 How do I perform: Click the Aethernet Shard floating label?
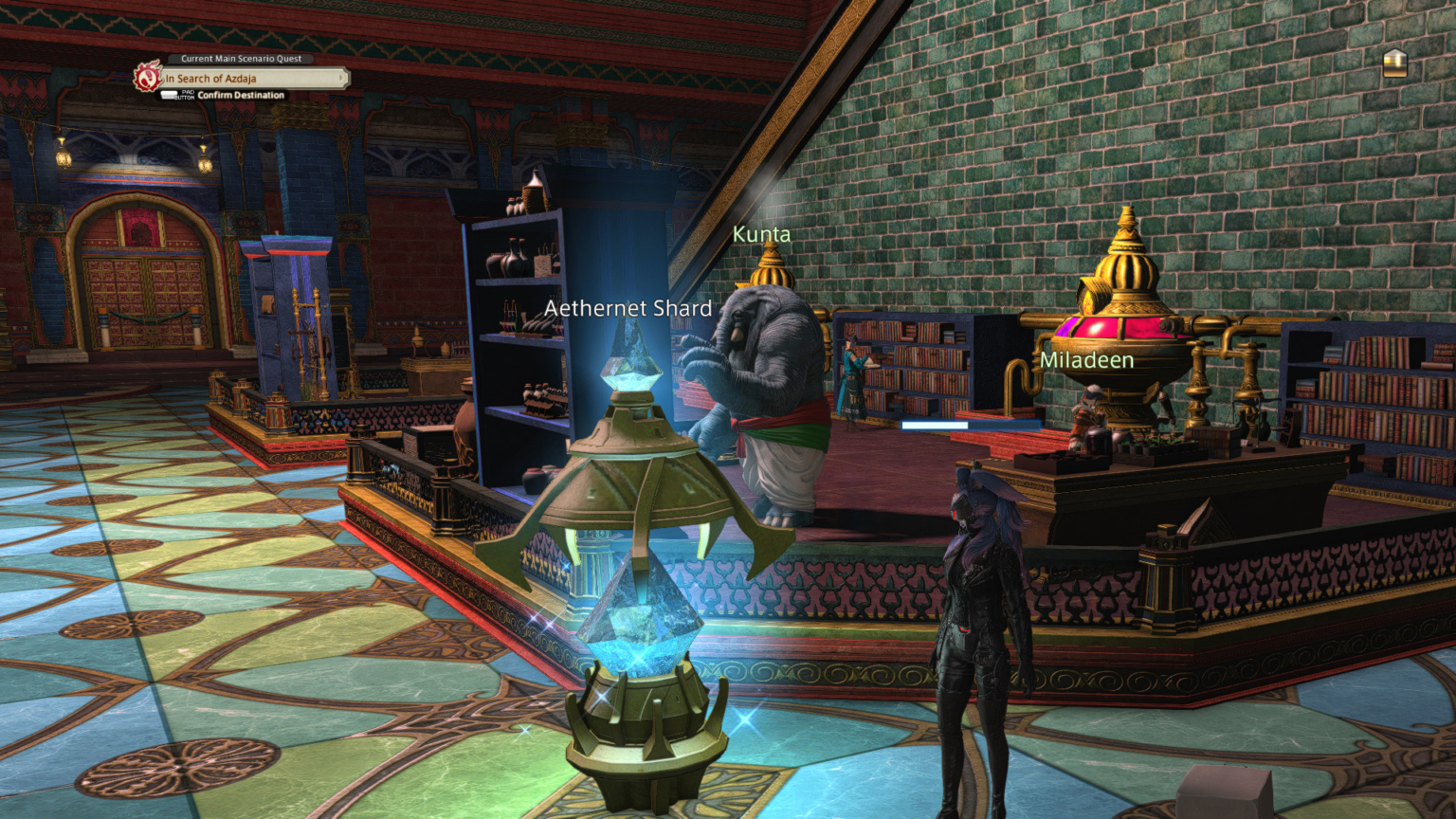(x=628, y=308)
